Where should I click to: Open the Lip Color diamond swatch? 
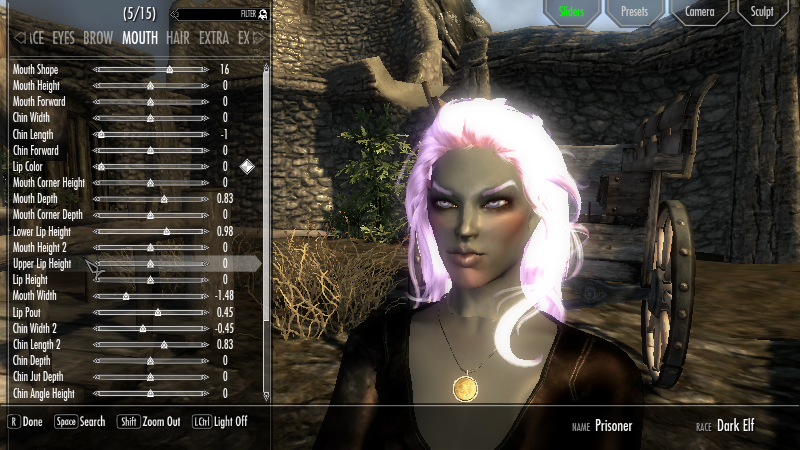247,166
